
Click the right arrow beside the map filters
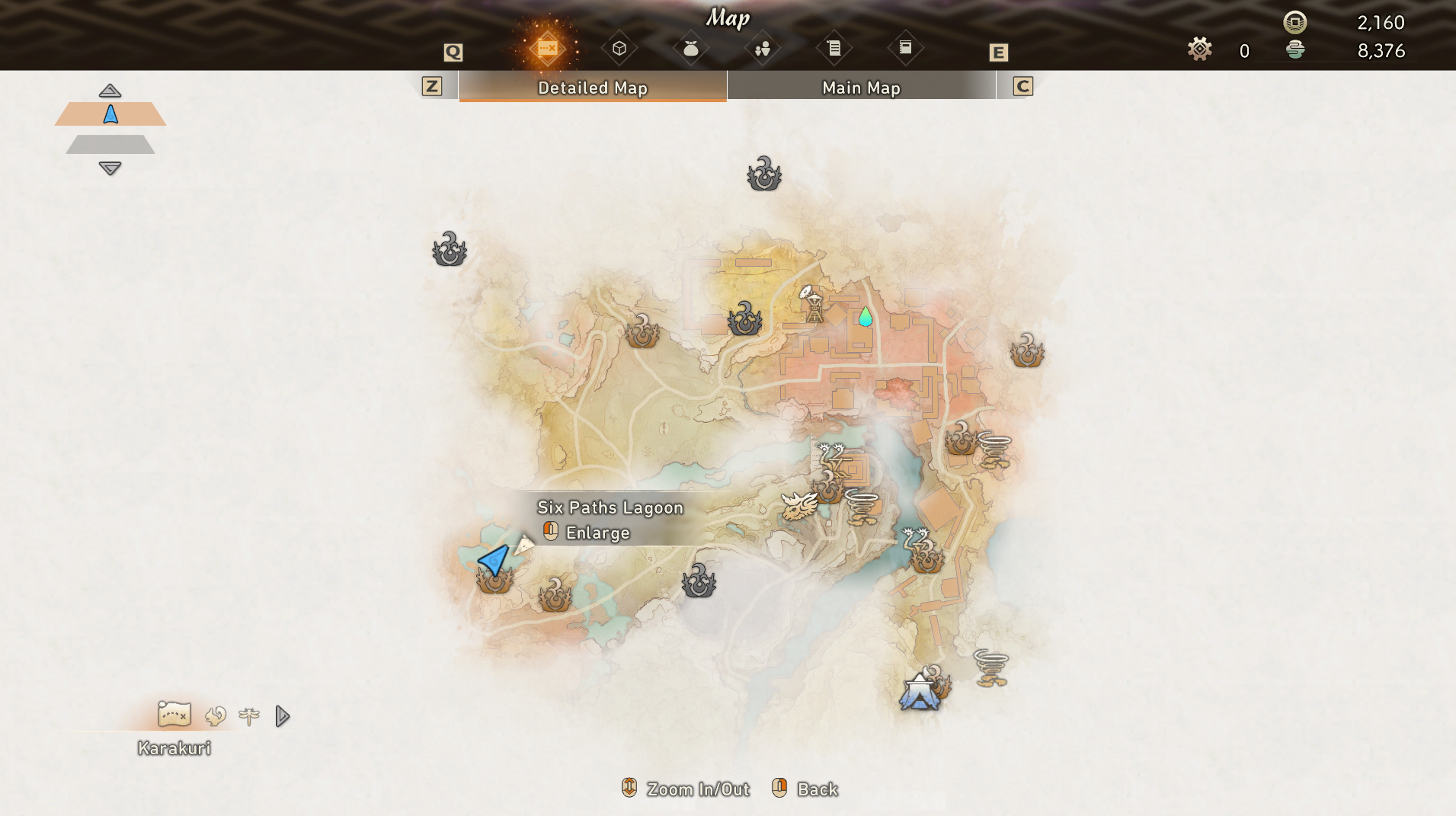pos(282,715)
